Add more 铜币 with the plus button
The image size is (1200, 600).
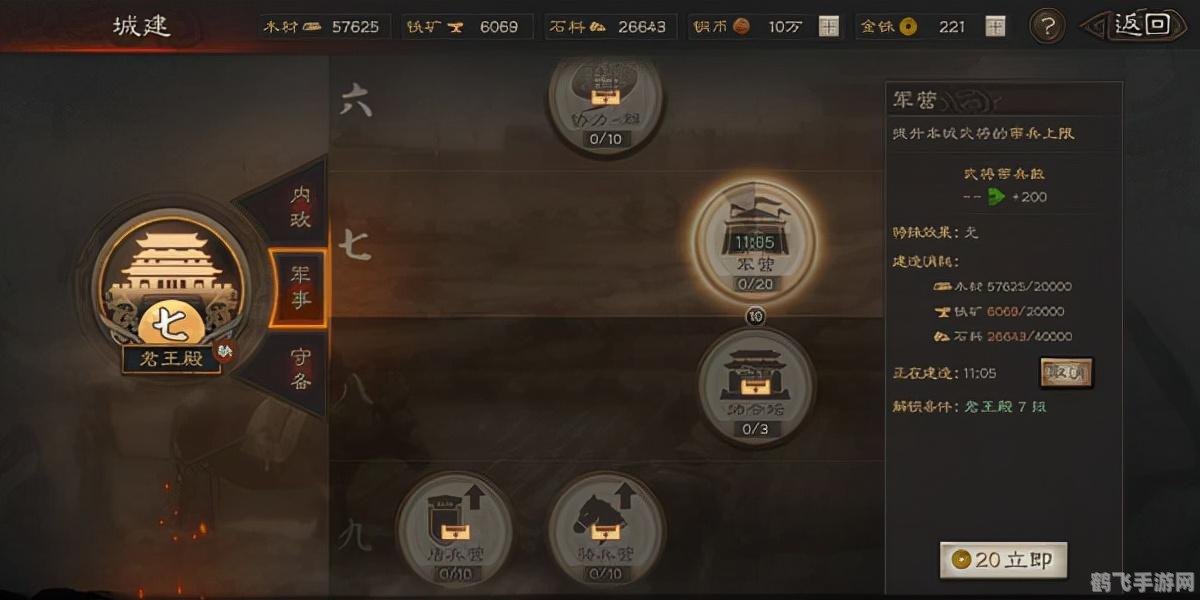(829, 27)
